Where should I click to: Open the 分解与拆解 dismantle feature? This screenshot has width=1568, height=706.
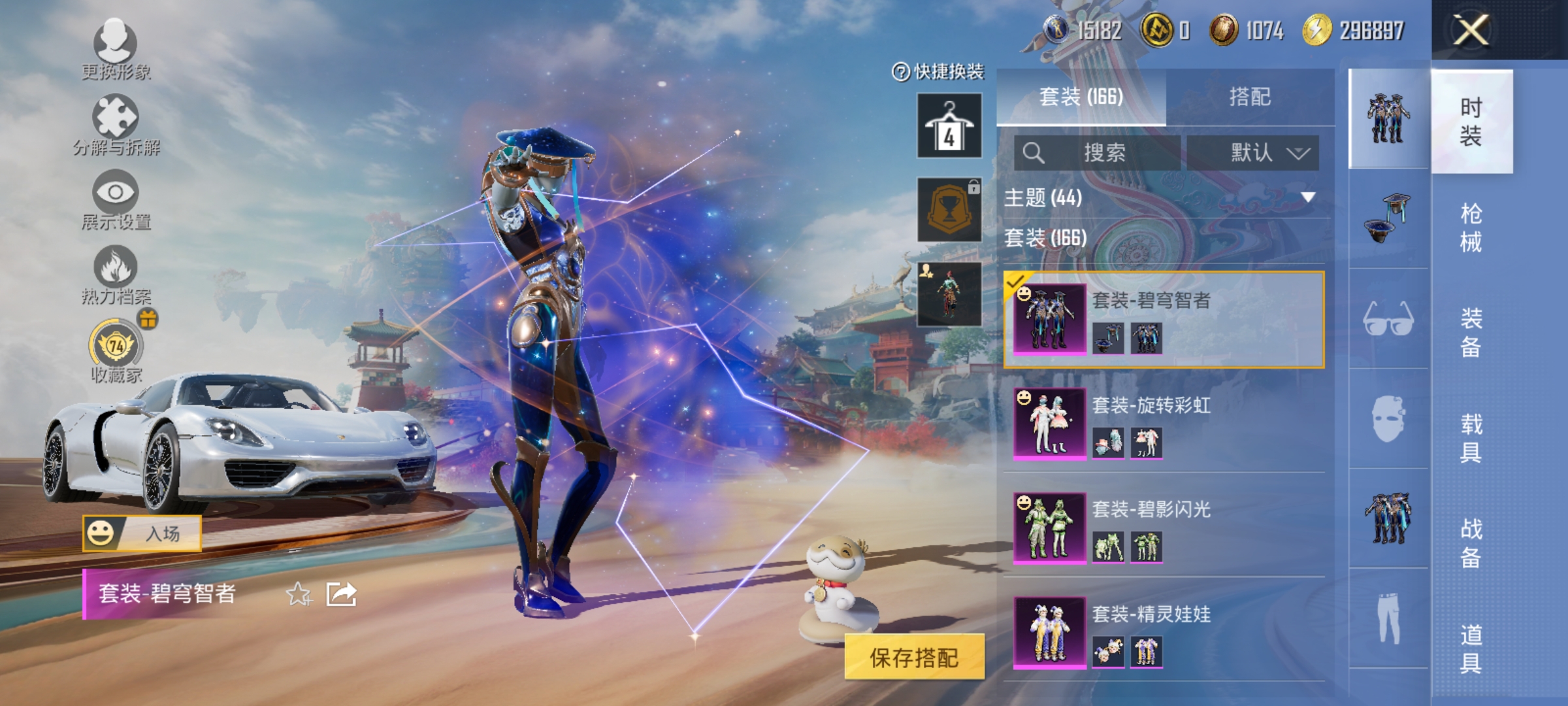tap(116, 121)
